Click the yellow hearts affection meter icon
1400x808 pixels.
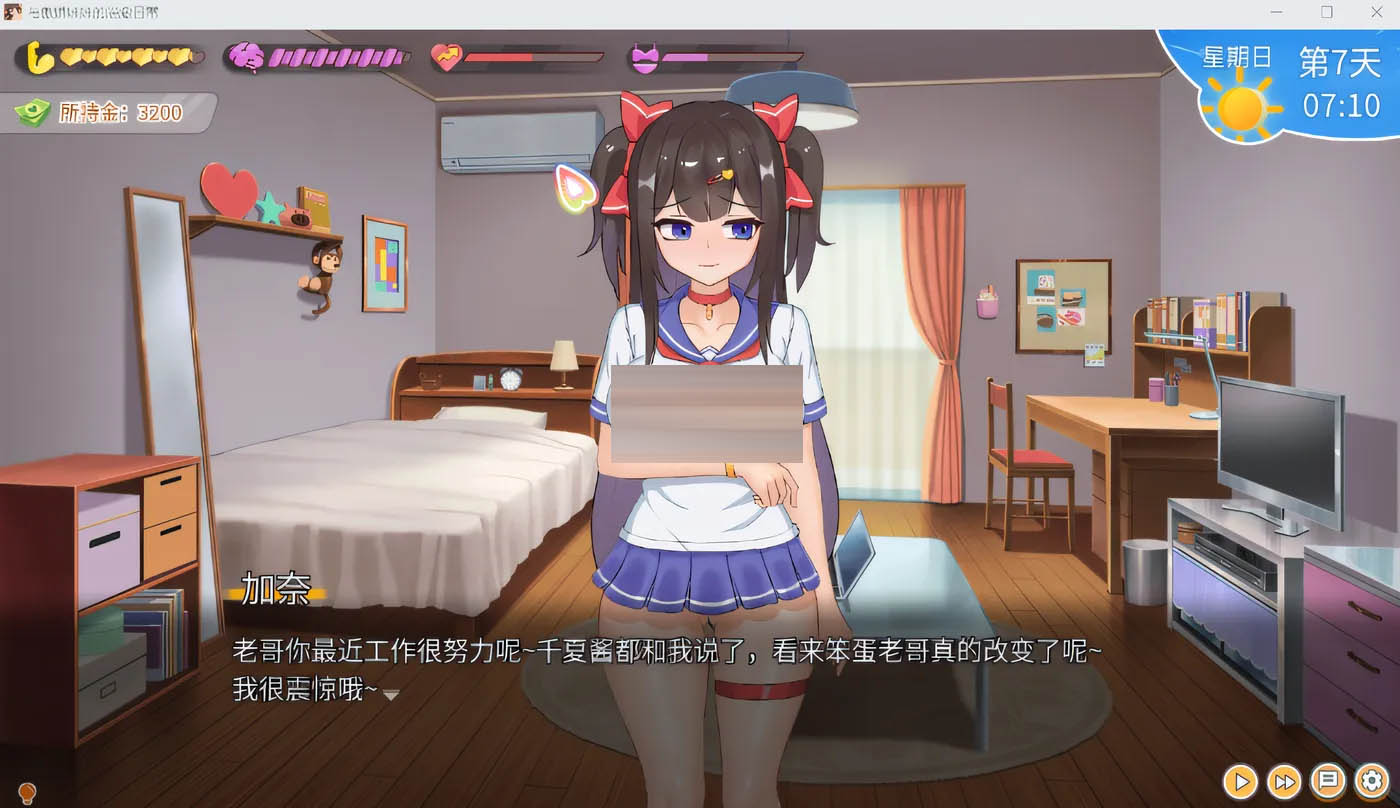click(x=38, y=58)
